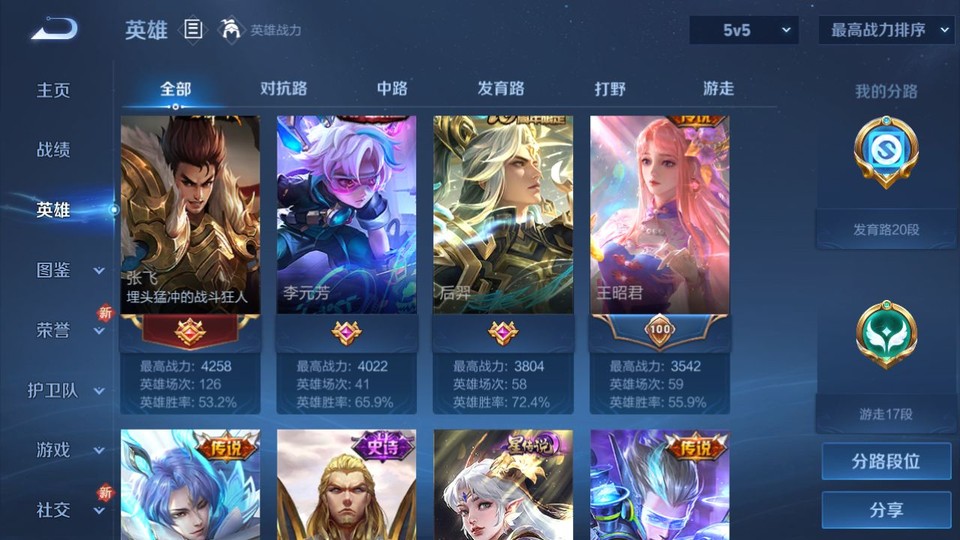The width and height of the screenshot is (960, 540).
Task: Click the 分路段位 button
Action: click(x=886, y=462)
